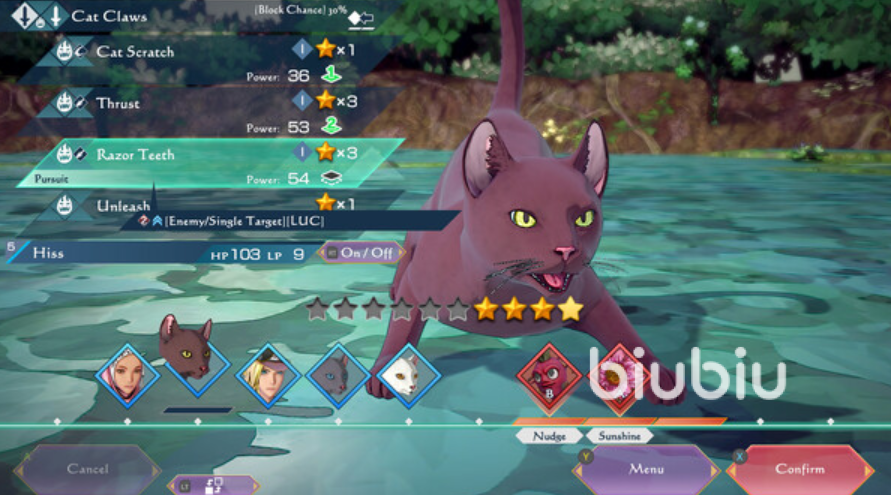
Task: Select the Unleash skill
Action: click(x=123, y=205)
